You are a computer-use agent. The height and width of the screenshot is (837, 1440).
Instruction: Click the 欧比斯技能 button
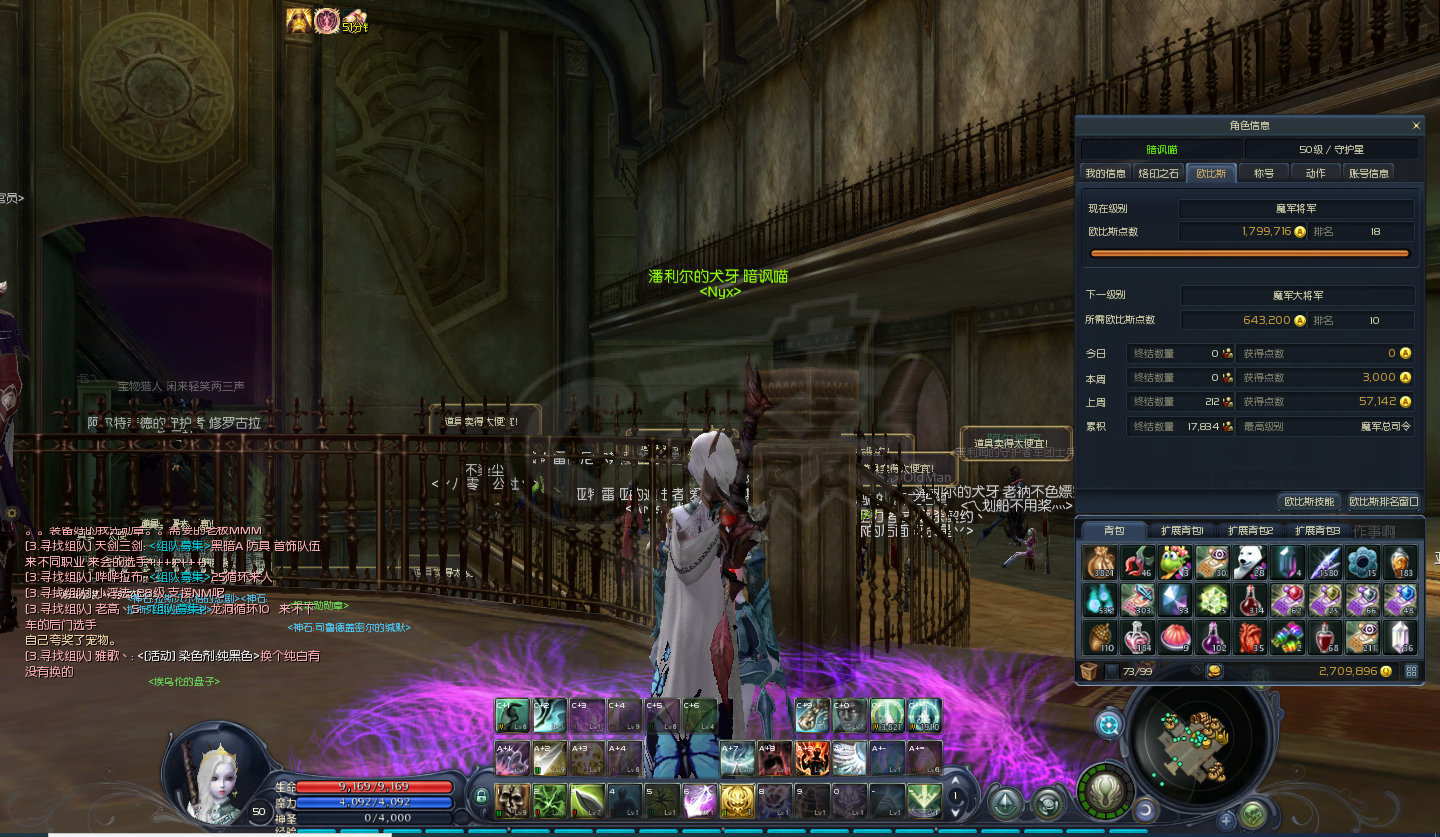(x=1309, y=501)
